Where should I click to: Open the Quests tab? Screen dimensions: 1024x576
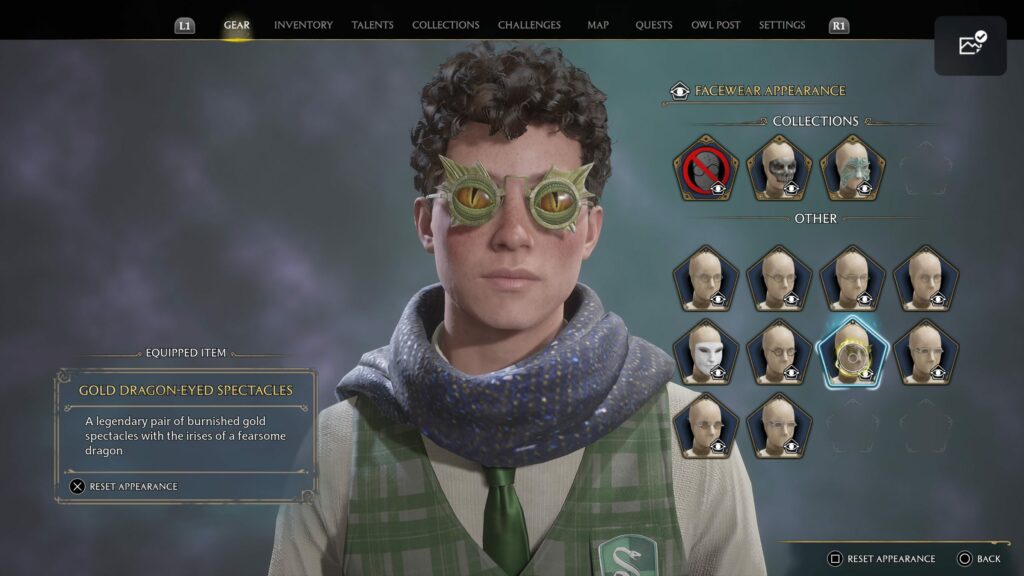(654, 25)
